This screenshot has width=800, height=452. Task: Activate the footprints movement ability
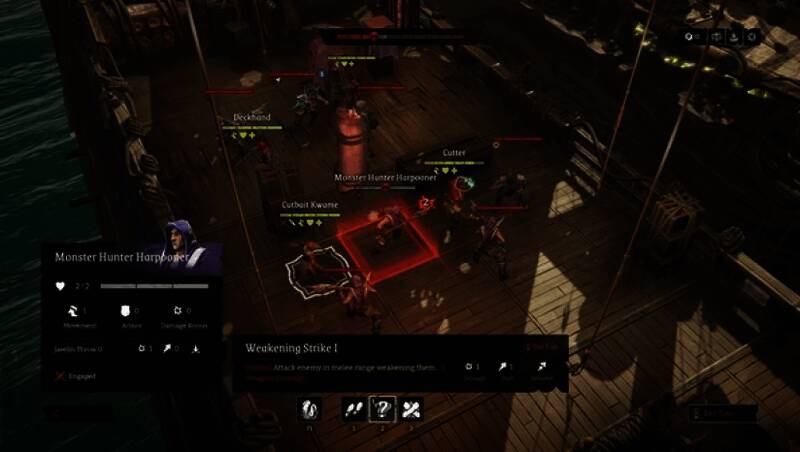point(353,408)
